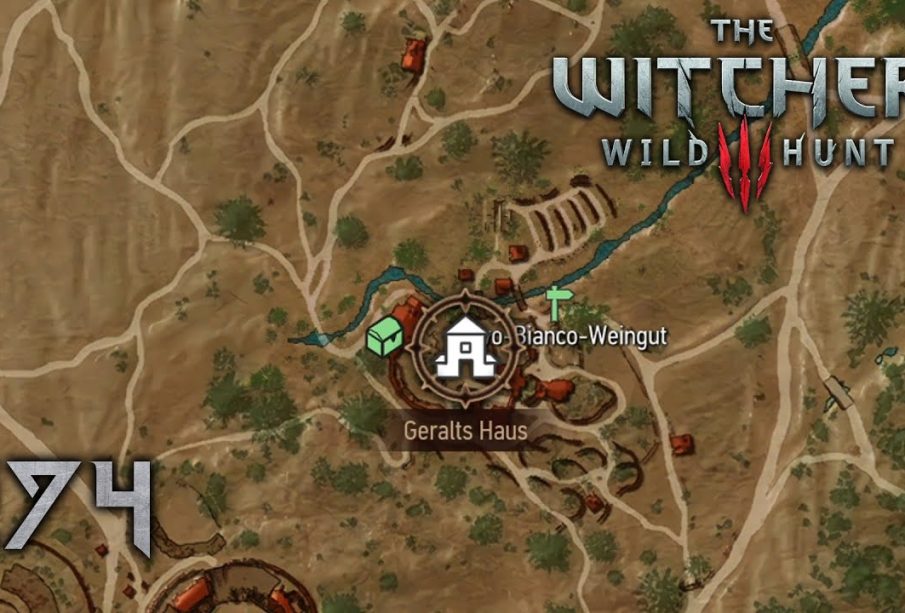Select the Geralts Haus map marker
The height and width of the screenshot is (613, 905).
coord(466,347)
